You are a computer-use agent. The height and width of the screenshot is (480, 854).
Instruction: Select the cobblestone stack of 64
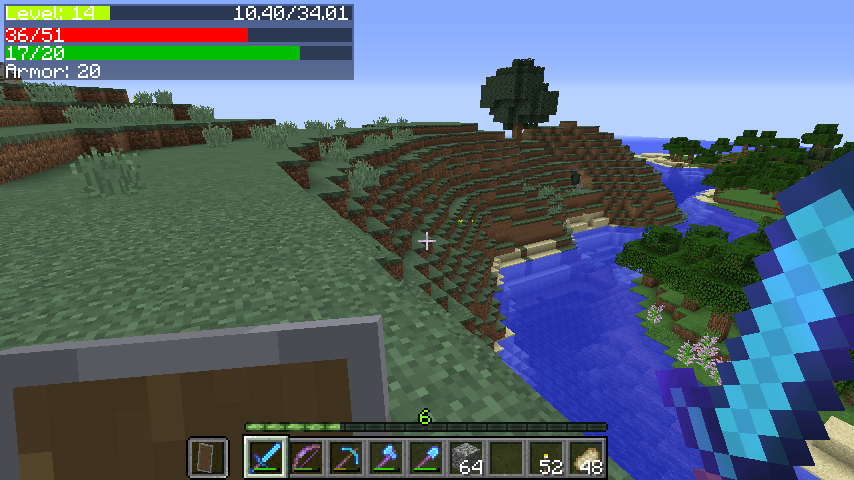tap(466, 458)
